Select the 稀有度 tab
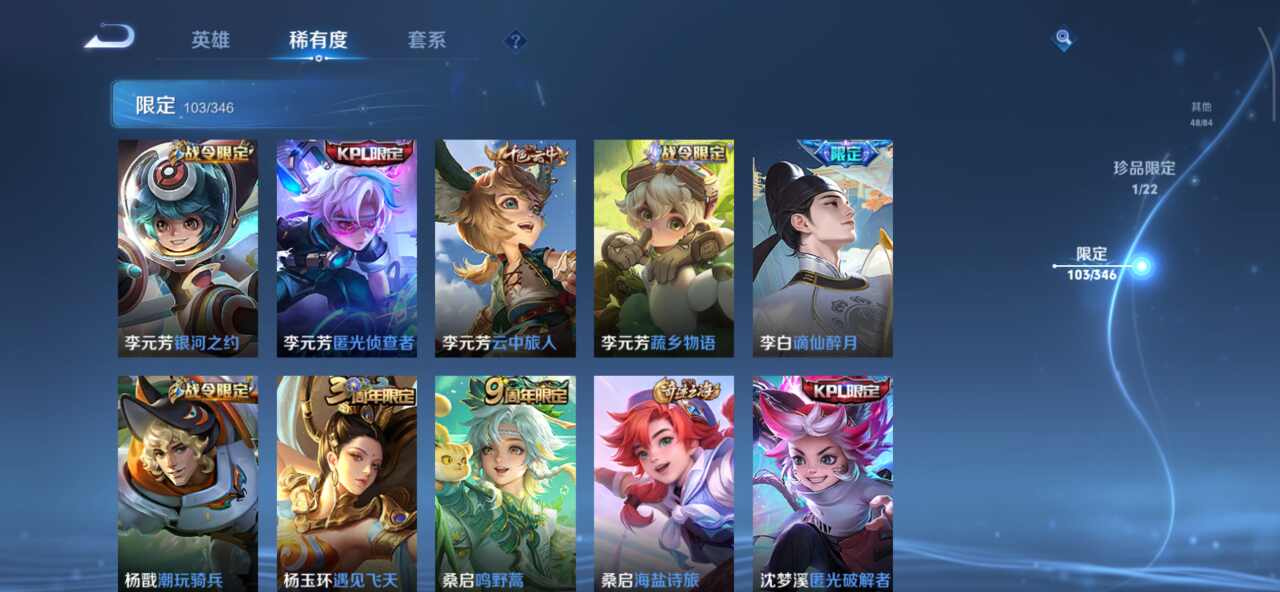 [x=318, y=40]
